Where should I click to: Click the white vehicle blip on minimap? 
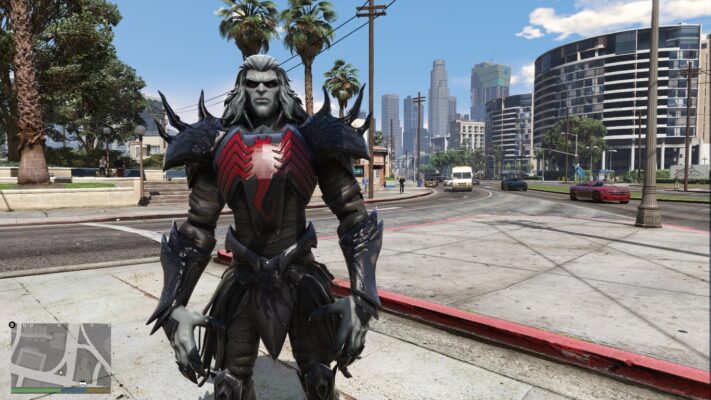click(x=83, y=383)
